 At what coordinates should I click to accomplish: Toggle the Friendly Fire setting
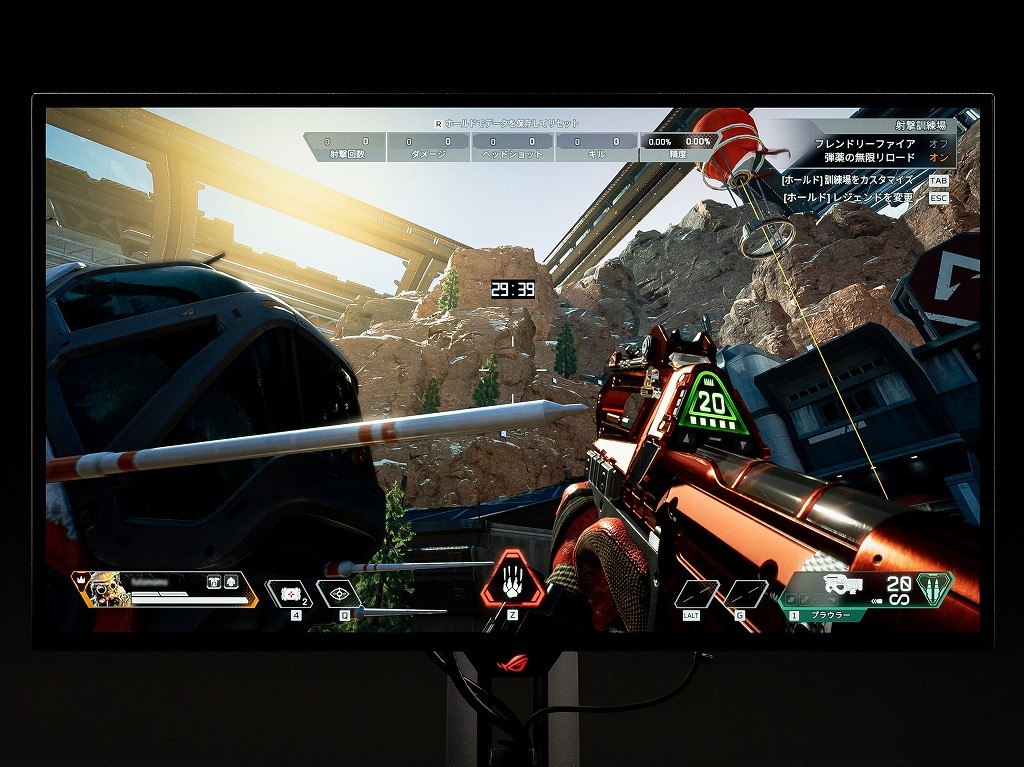[x=937, y=144]
